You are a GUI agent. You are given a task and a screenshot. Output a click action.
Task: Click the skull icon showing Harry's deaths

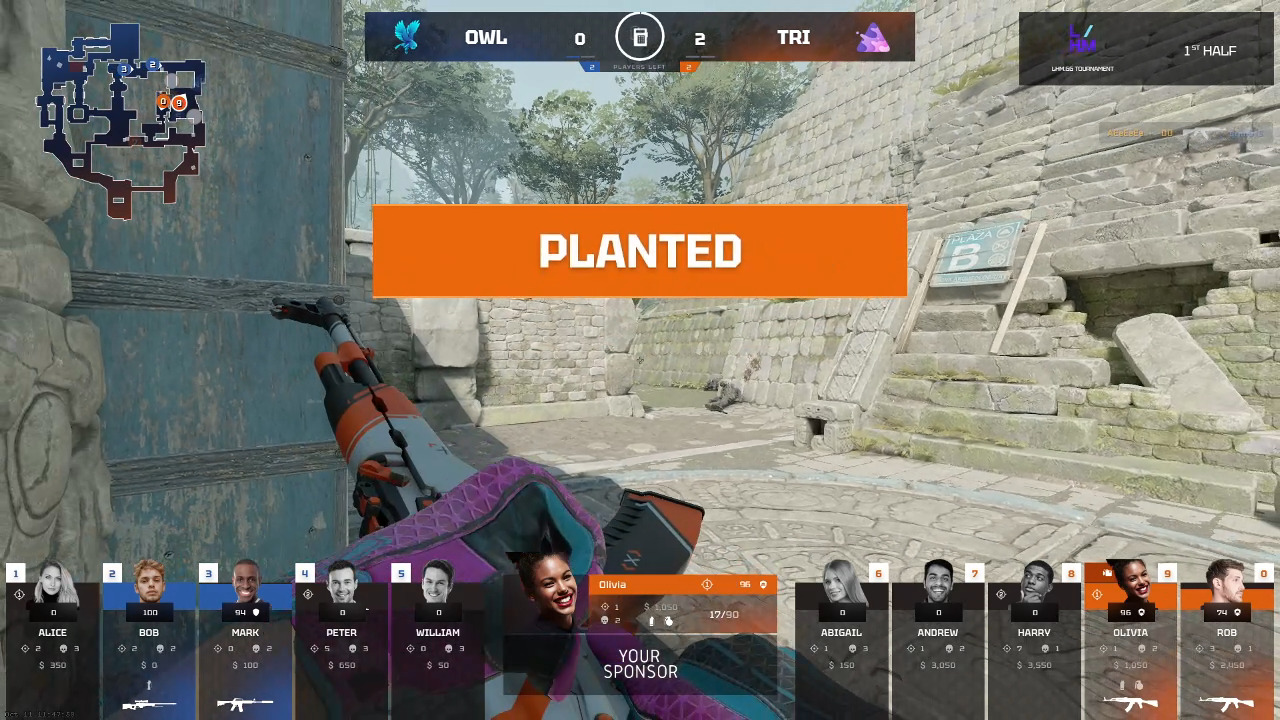(x=1045, y=649)
